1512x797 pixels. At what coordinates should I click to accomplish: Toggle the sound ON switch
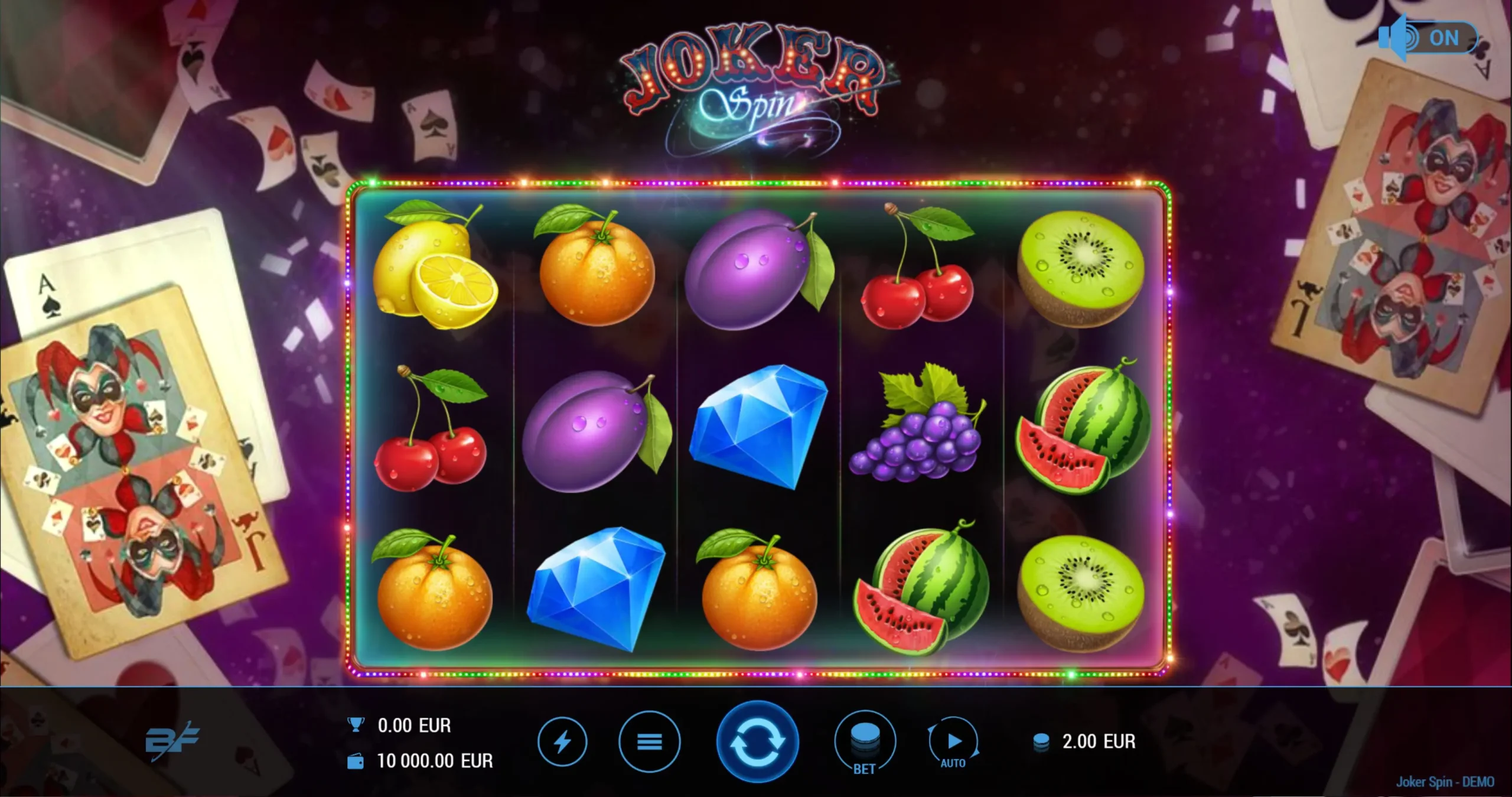1428,38
